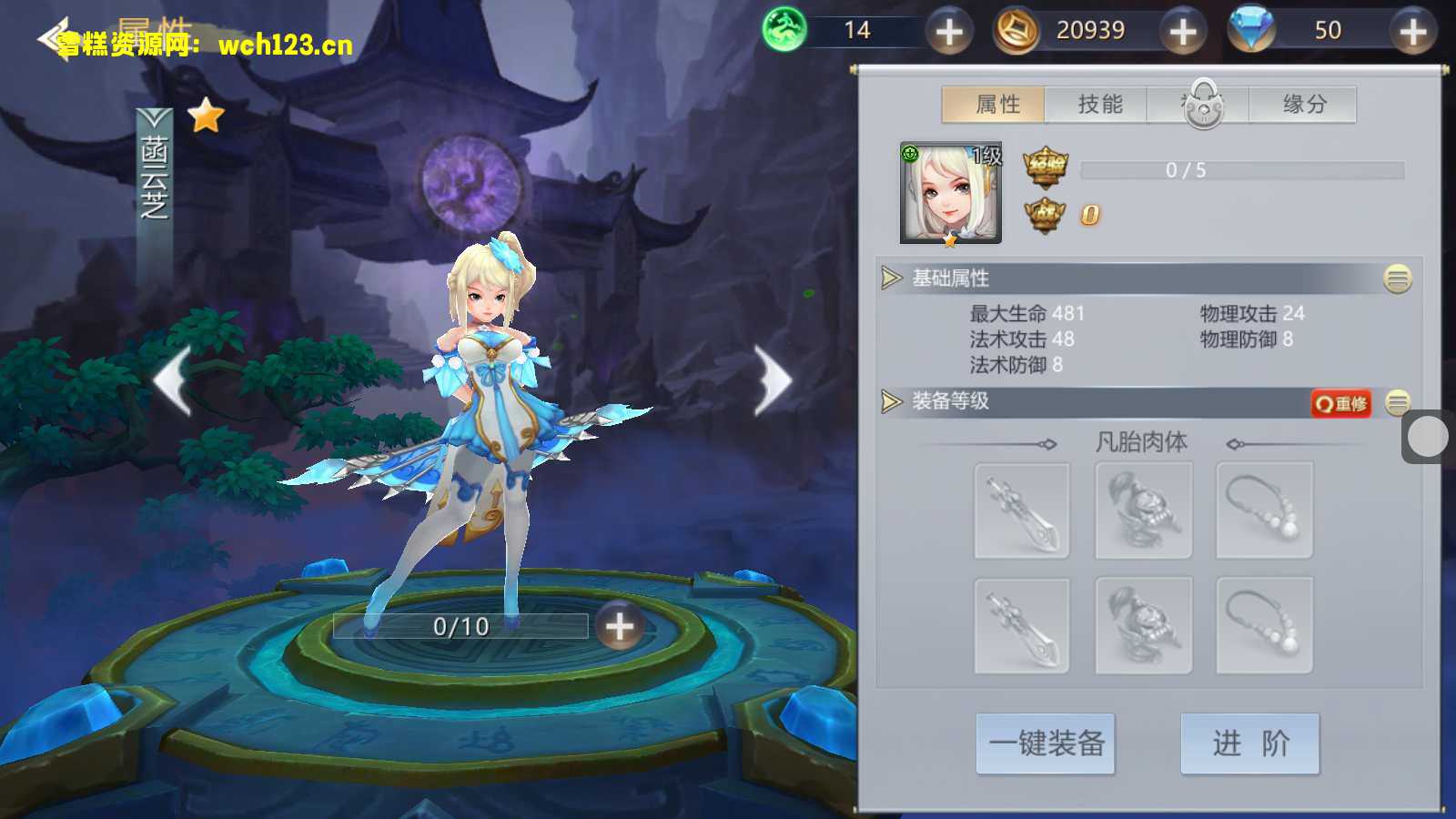Image resolution: width=1456 pixels, height=819 pixels.
Task: Open the 技能 skills tab
Action: pyautogui.click(x=1098, y=105)
